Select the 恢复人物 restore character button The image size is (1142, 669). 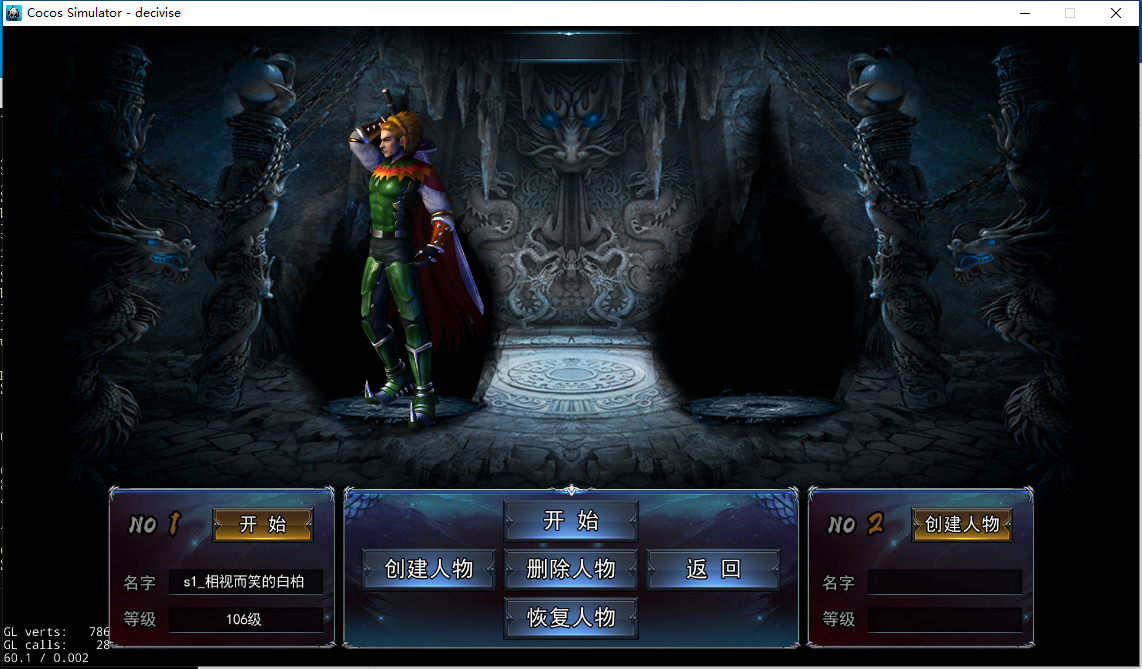[571, 617]
